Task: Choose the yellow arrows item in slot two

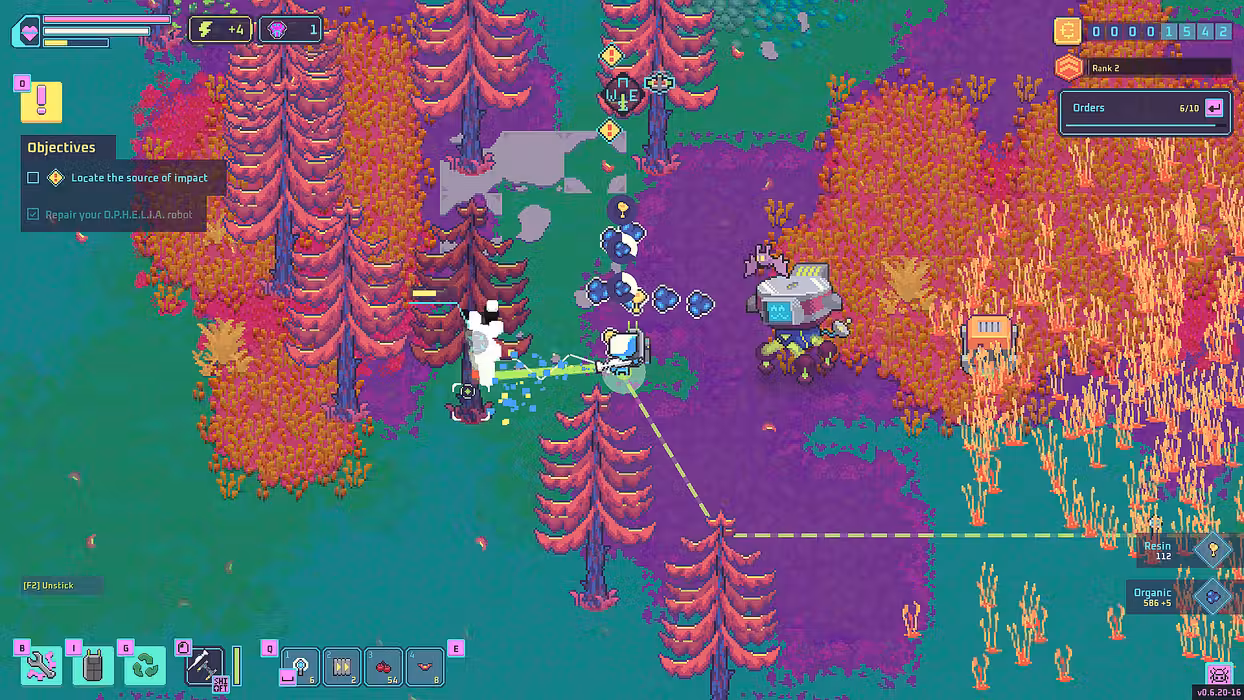Action: click(342, 666)
